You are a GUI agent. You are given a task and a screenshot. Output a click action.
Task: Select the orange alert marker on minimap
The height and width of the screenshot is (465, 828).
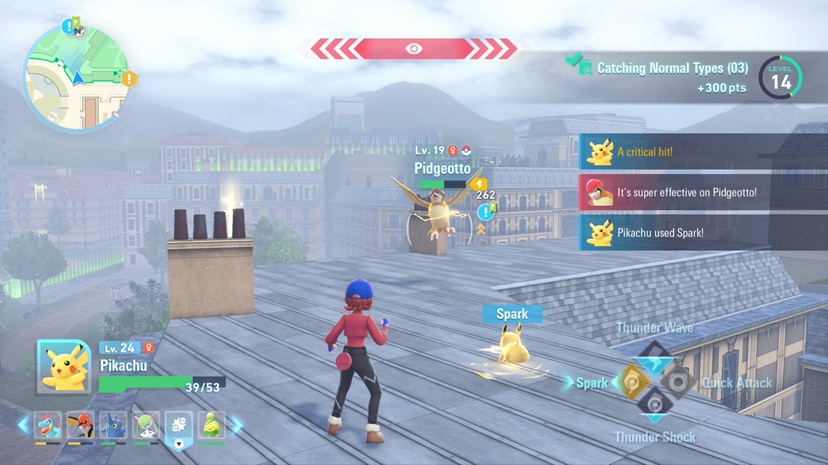click(x=129, y=78)
